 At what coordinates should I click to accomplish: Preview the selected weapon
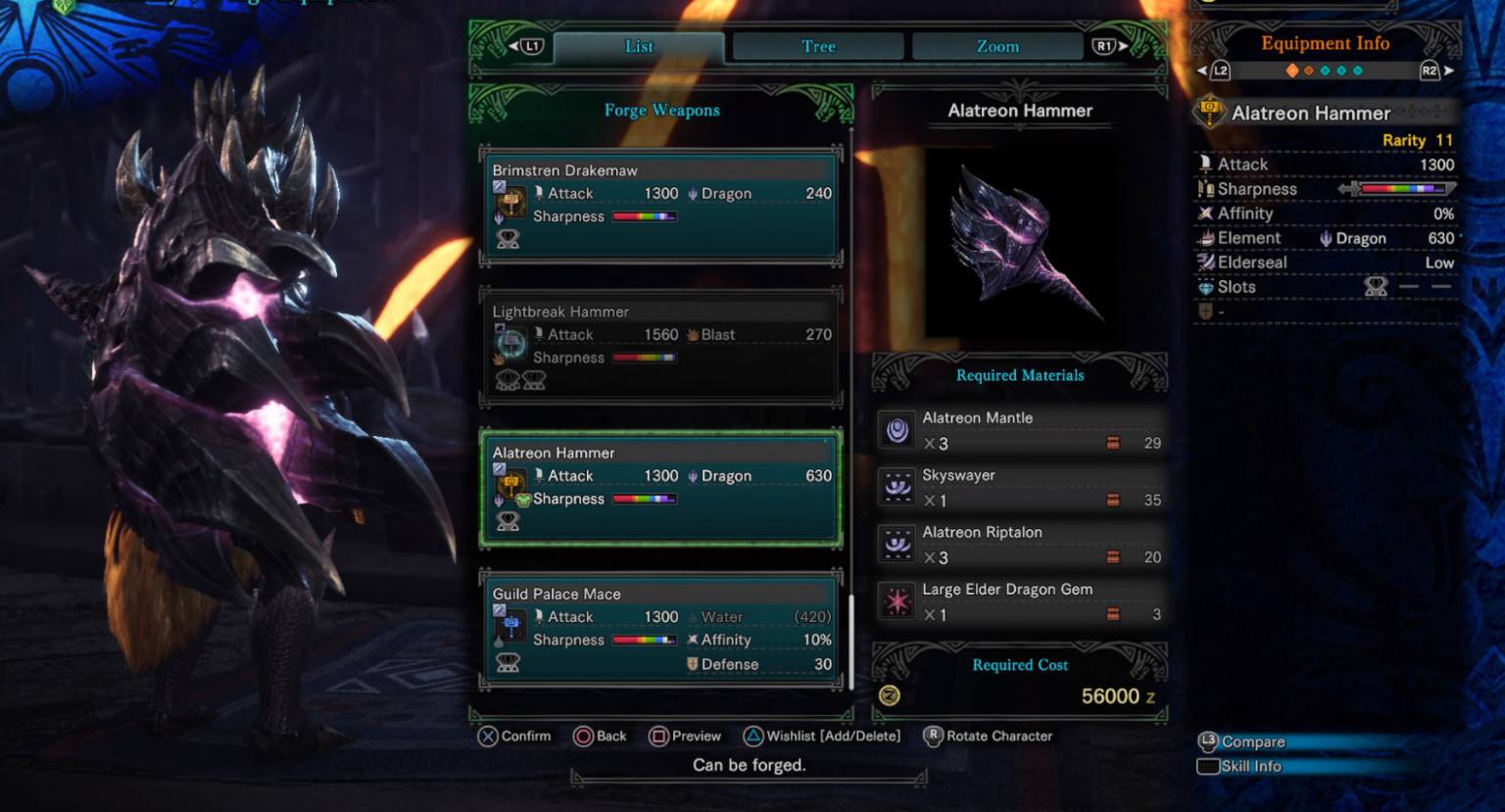(x=686, y=736)
